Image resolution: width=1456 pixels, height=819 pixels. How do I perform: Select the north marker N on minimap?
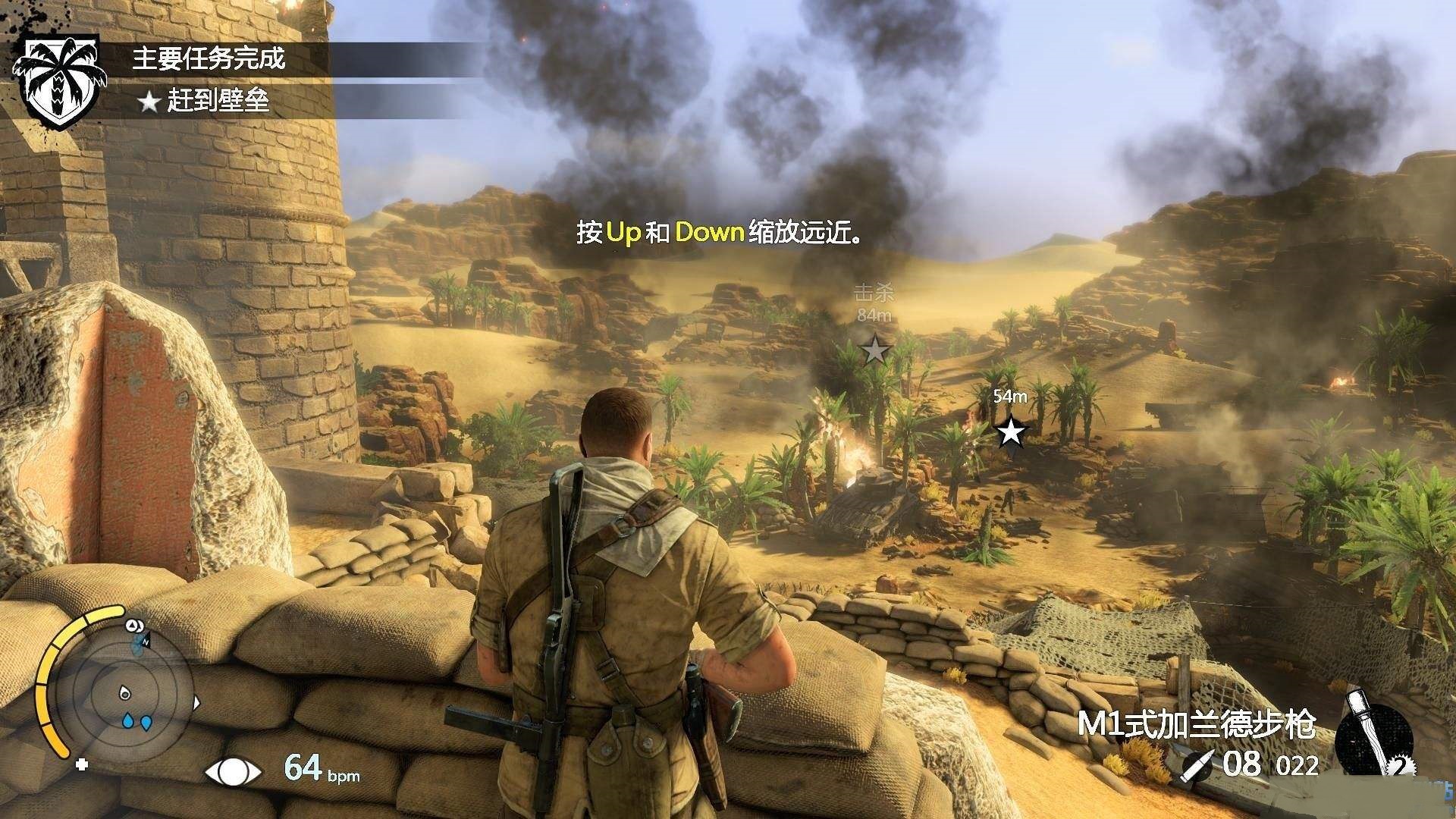coord(146,642)
